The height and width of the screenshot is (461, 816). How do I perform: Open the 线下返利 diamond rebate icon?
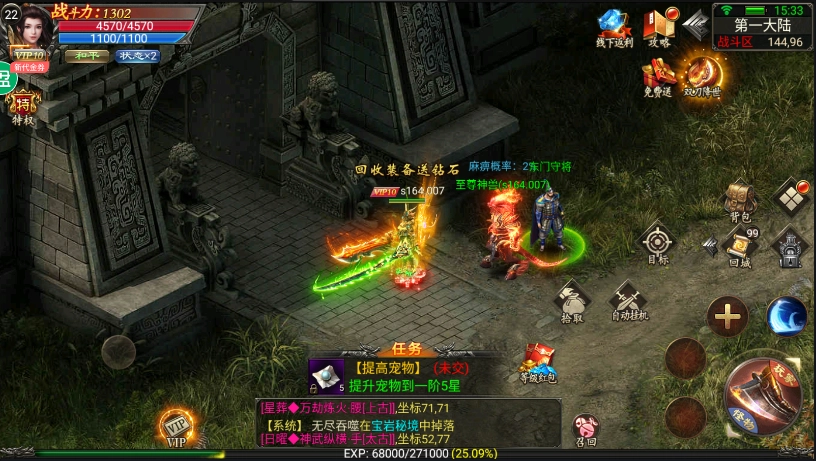click(614, 28)
